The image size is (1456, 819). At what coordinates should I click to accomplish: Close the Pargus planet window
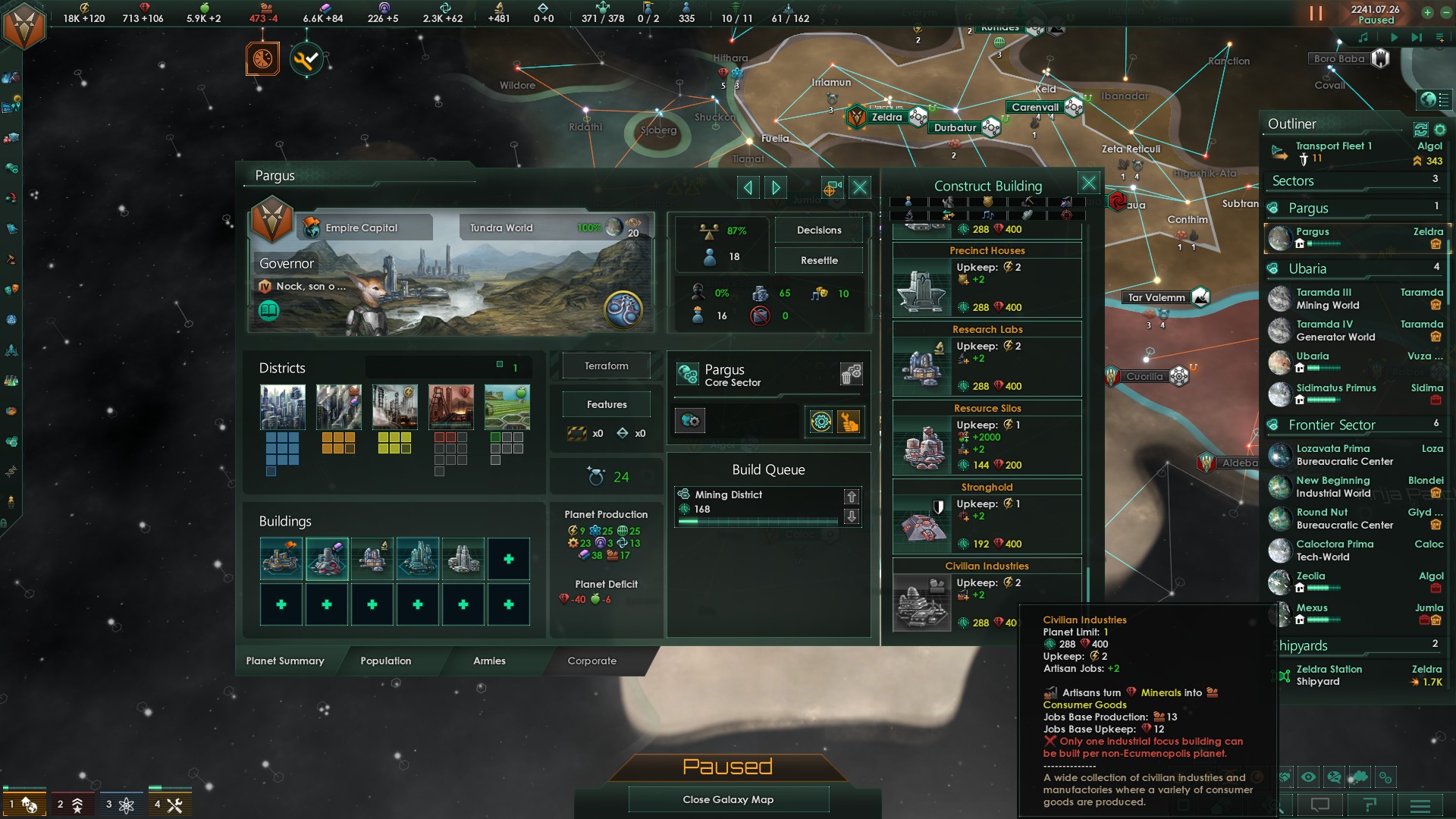(x=859, y=187)
